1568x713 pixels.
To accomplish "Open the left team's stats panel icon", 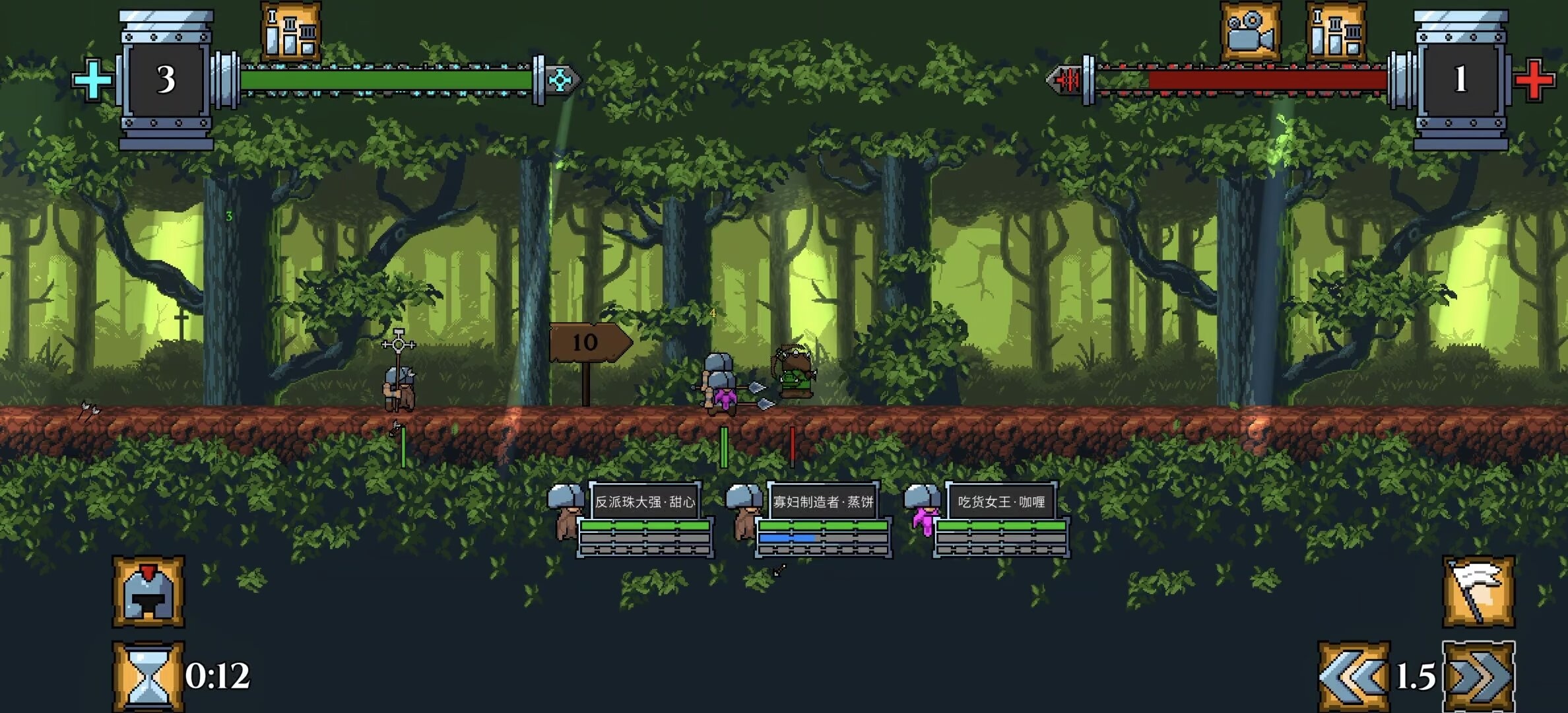I will coord(291,31).
